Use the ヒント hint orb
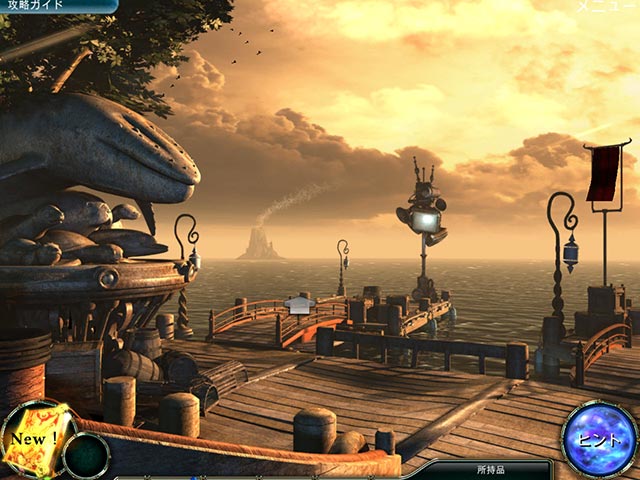 (x=600, y=439)
